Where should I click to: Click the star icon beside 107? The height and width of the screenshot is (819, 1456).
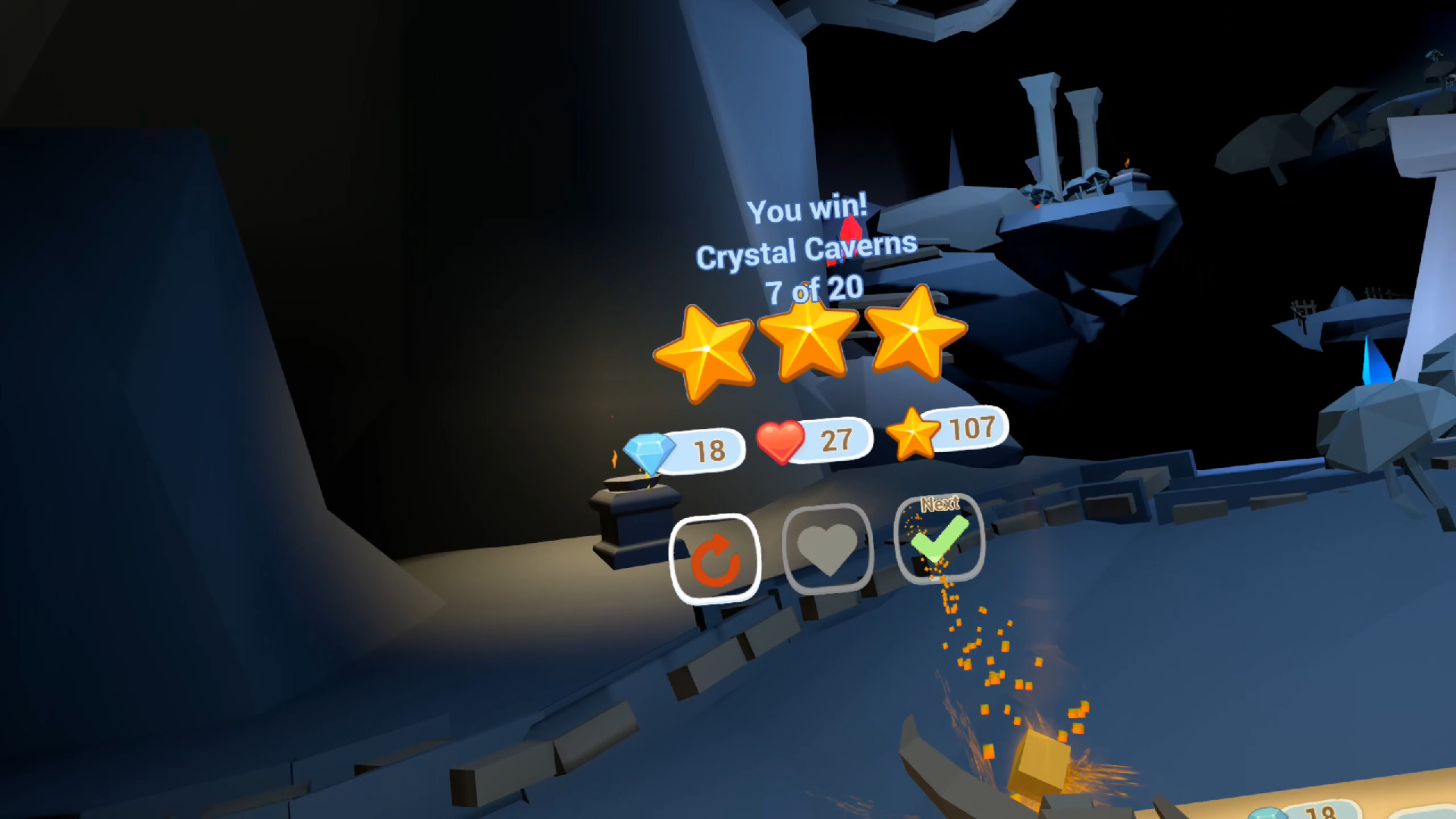[912, 434]
